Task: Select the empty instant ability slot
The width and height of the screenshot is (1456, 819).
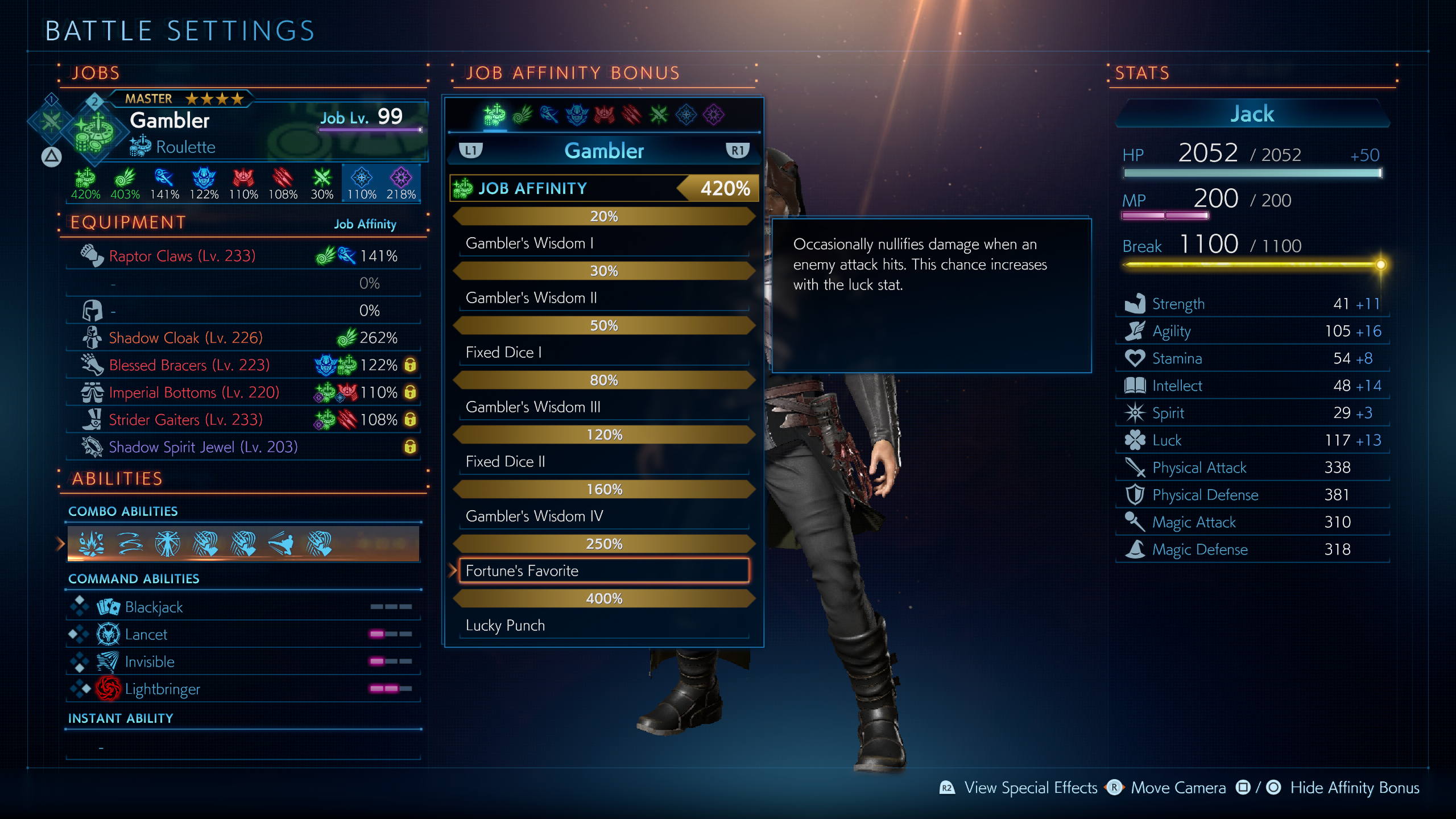Action: tap(243, 747)
